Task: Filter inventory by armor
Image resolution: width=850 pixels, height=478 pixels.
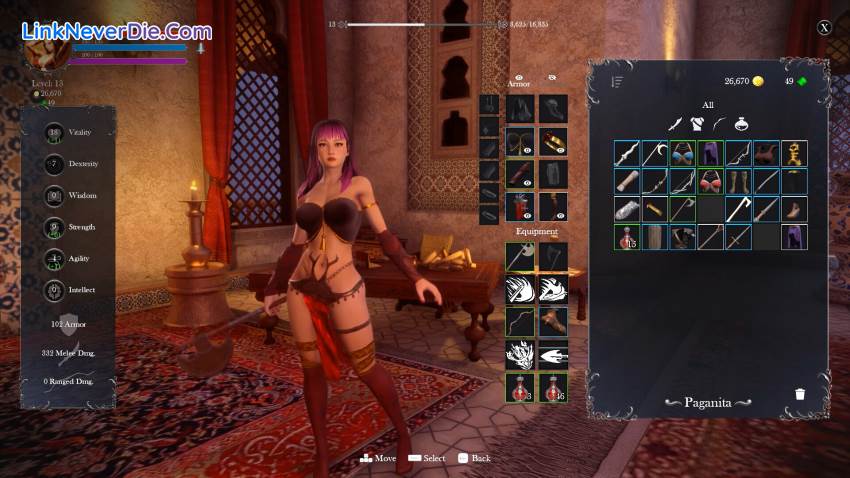Action: pos(697,124)
